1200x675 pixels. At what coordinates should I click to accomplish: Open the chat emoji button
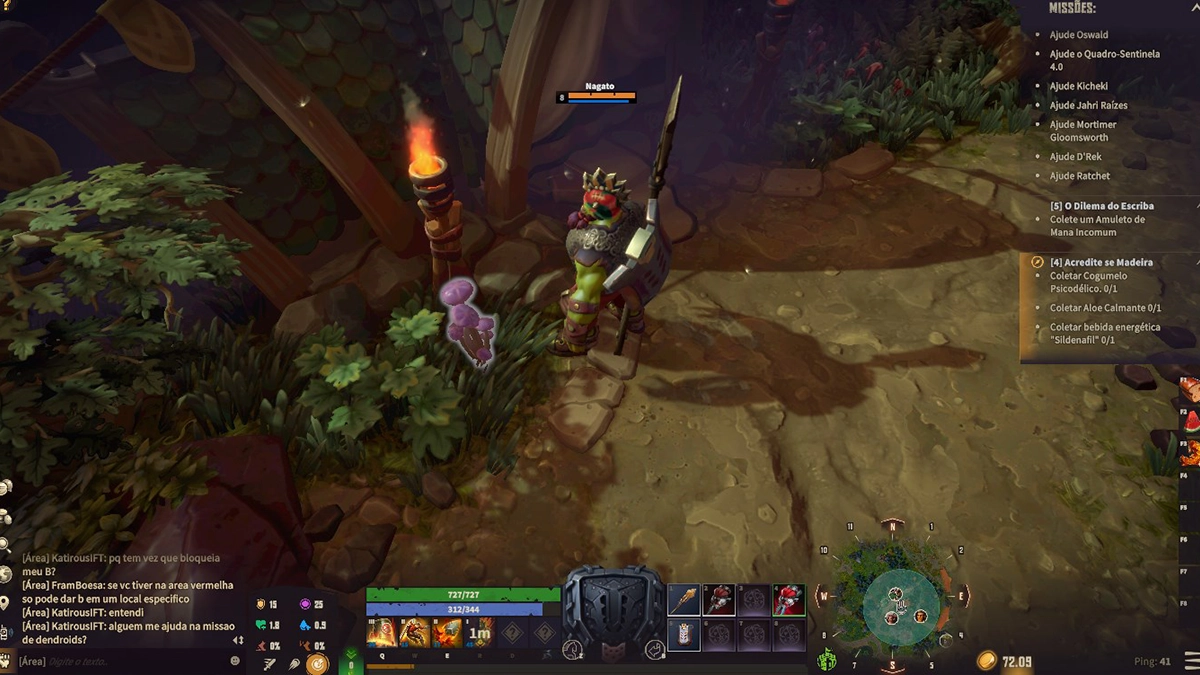(235, 661)
